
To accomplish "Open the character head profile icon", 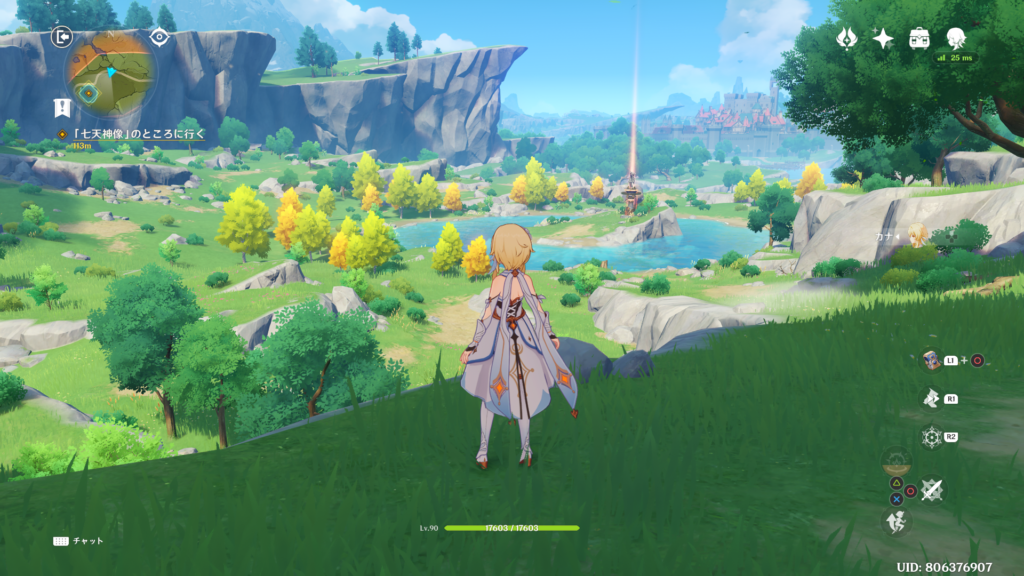I will [x=956, y=38].
